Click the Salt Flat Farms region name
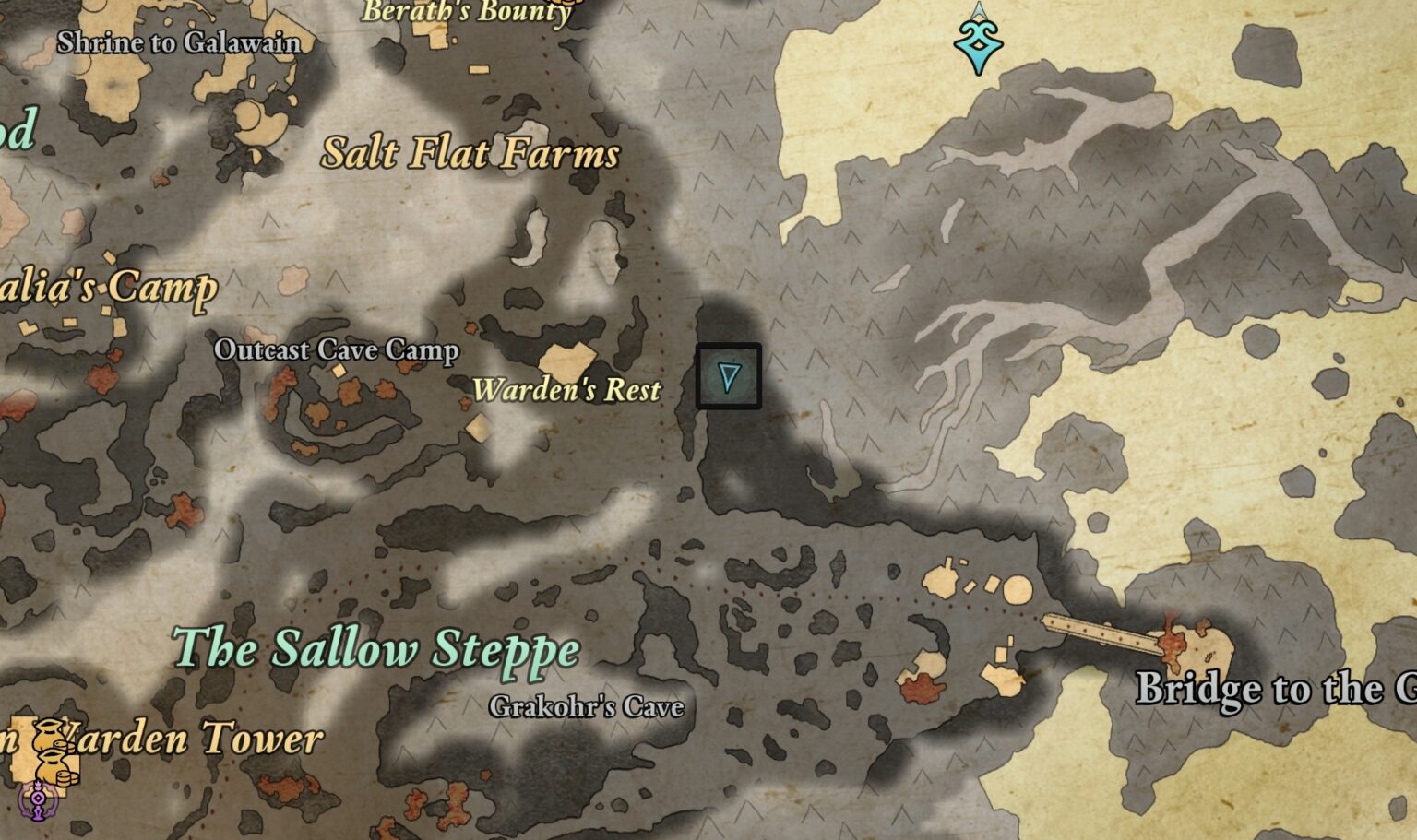The image size is (1417, 840). [470, 154]
